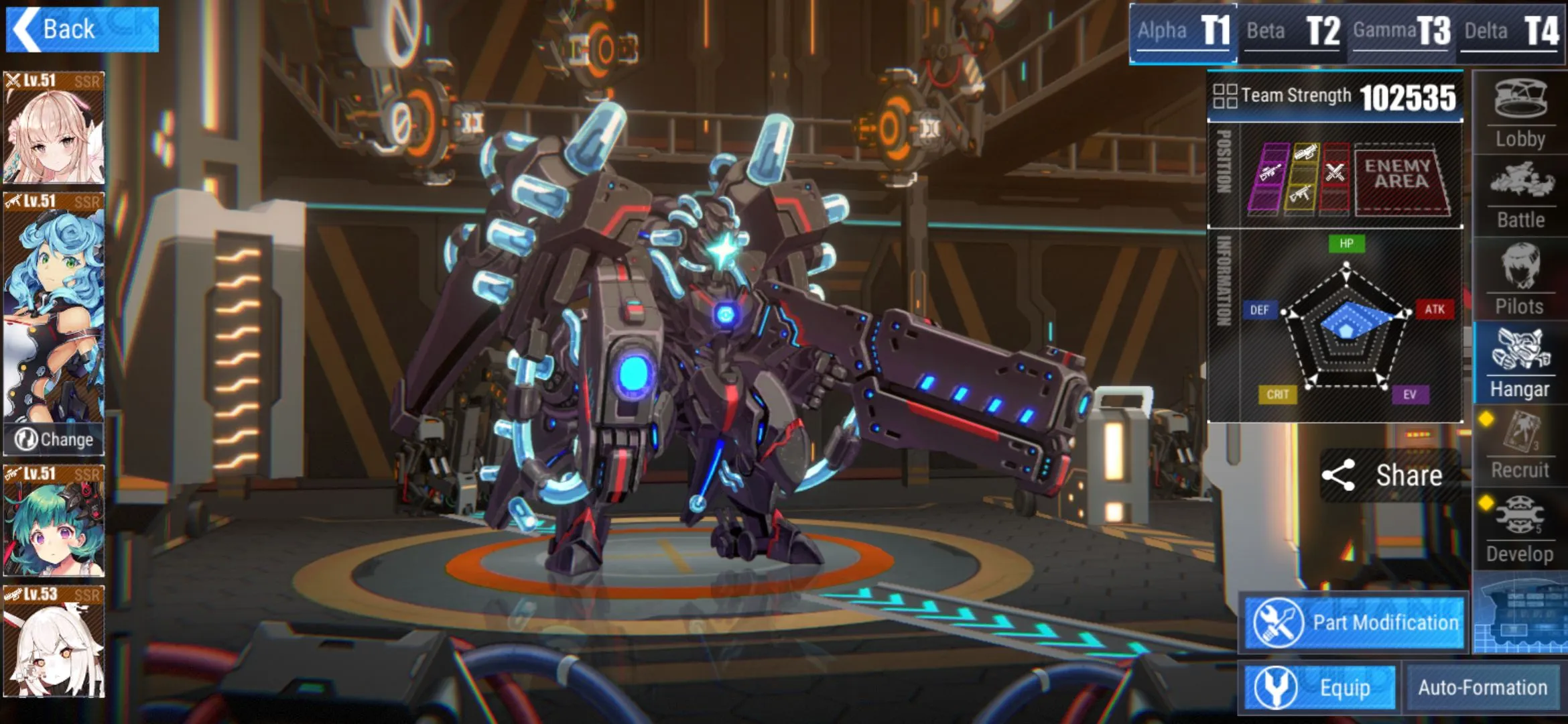
Task: Go to the Battle menu
Action: [x=1520, y=196]
